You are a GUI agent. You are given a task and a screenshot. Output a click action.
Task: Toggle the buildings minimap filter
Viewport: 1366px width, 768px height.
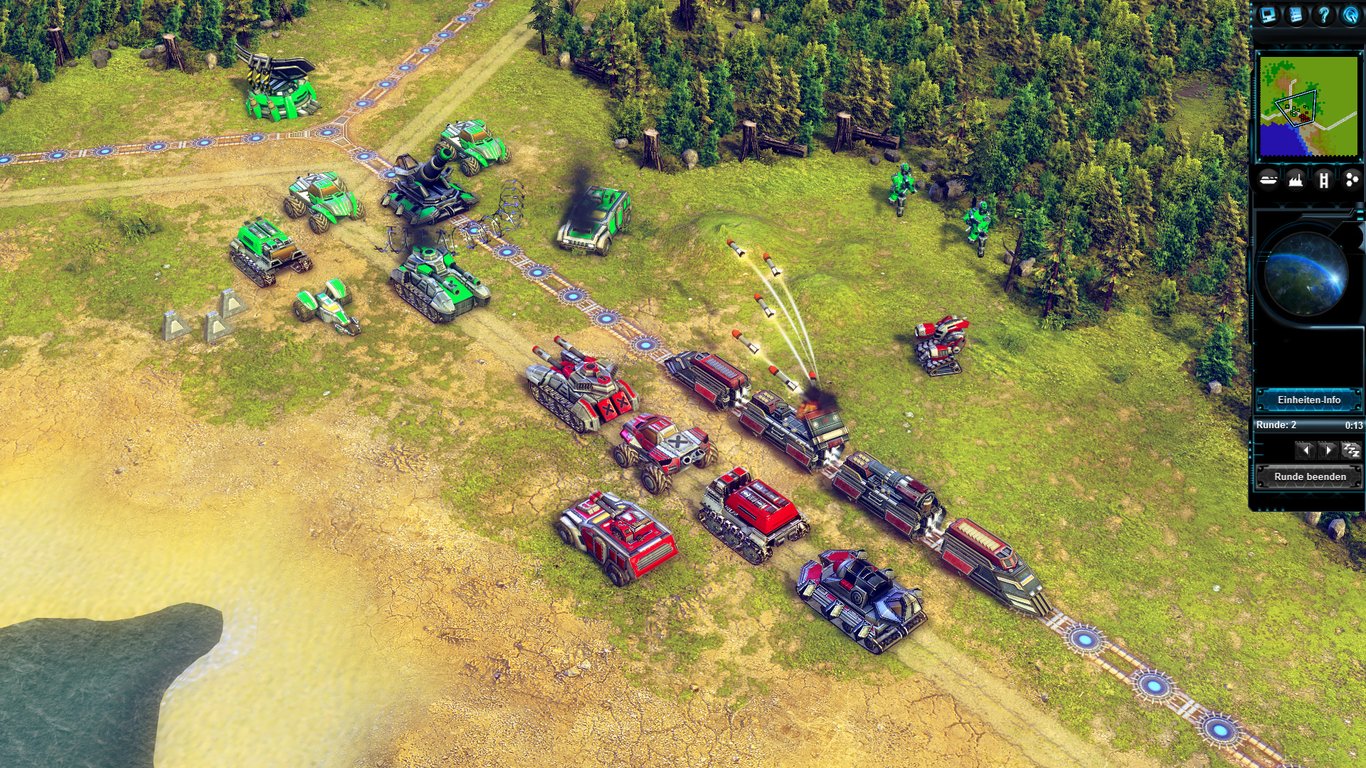click(x=1295, y=179)
